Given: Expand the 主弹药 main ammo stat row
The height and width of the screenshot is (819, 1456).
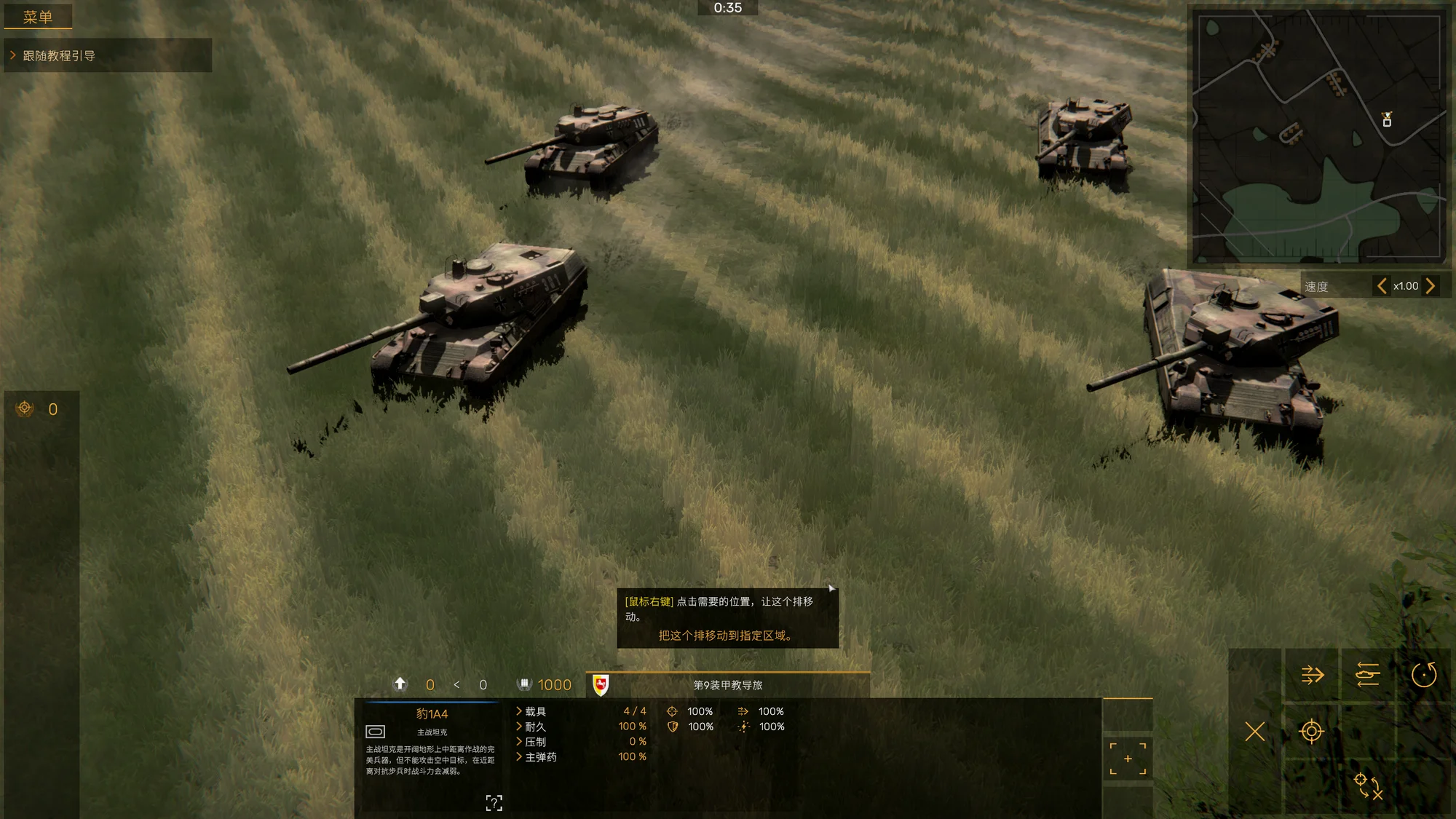Looking at the screenshot, I should pos(540,757).
